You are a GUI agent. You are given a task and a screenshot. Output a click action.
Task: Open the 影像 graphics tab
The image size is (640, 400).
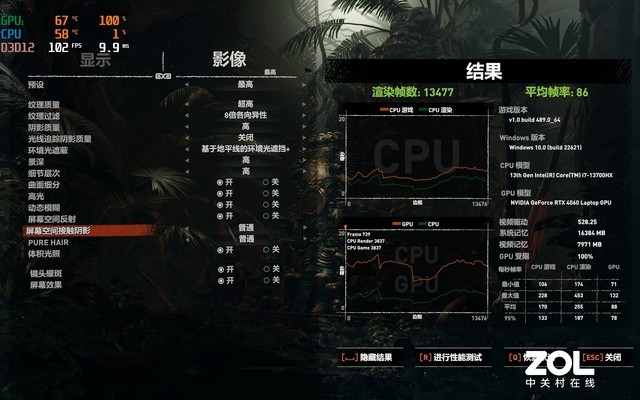[x=229, y=59]
